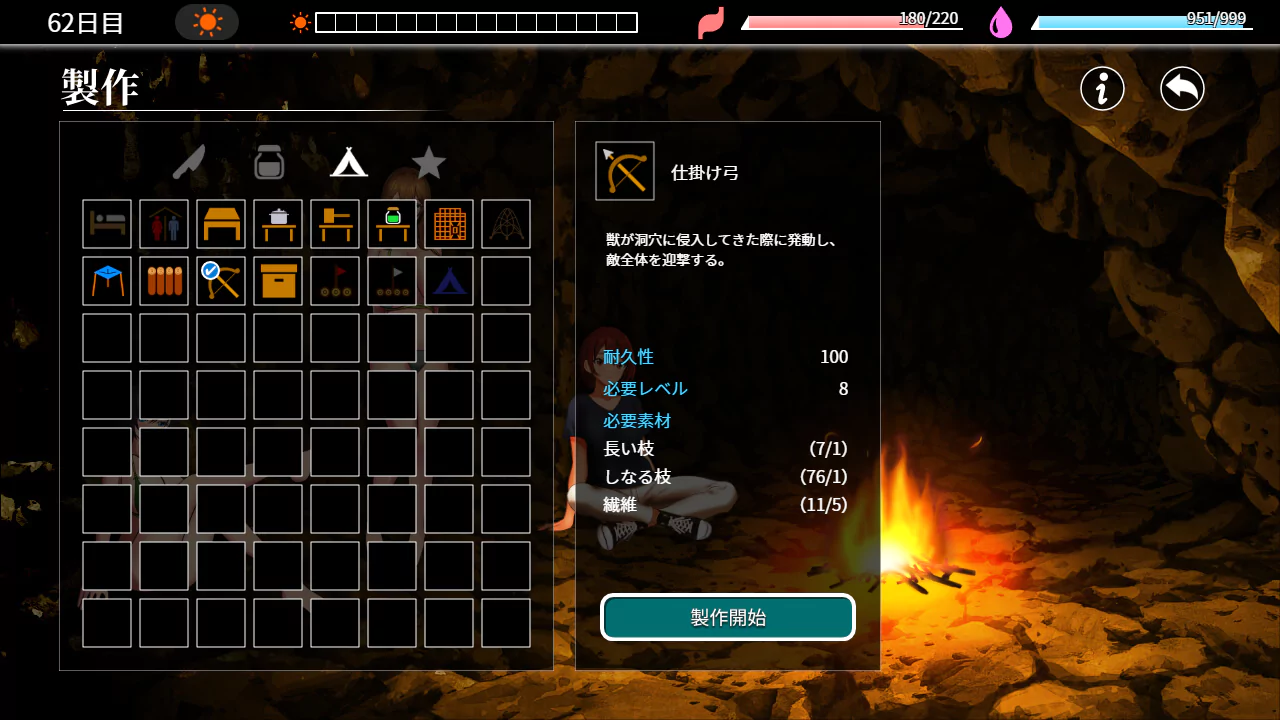The image size is (1280, 720).
Task: Select the orange workbench recipe
Action: pyautogui.click(x=221, y=224)
